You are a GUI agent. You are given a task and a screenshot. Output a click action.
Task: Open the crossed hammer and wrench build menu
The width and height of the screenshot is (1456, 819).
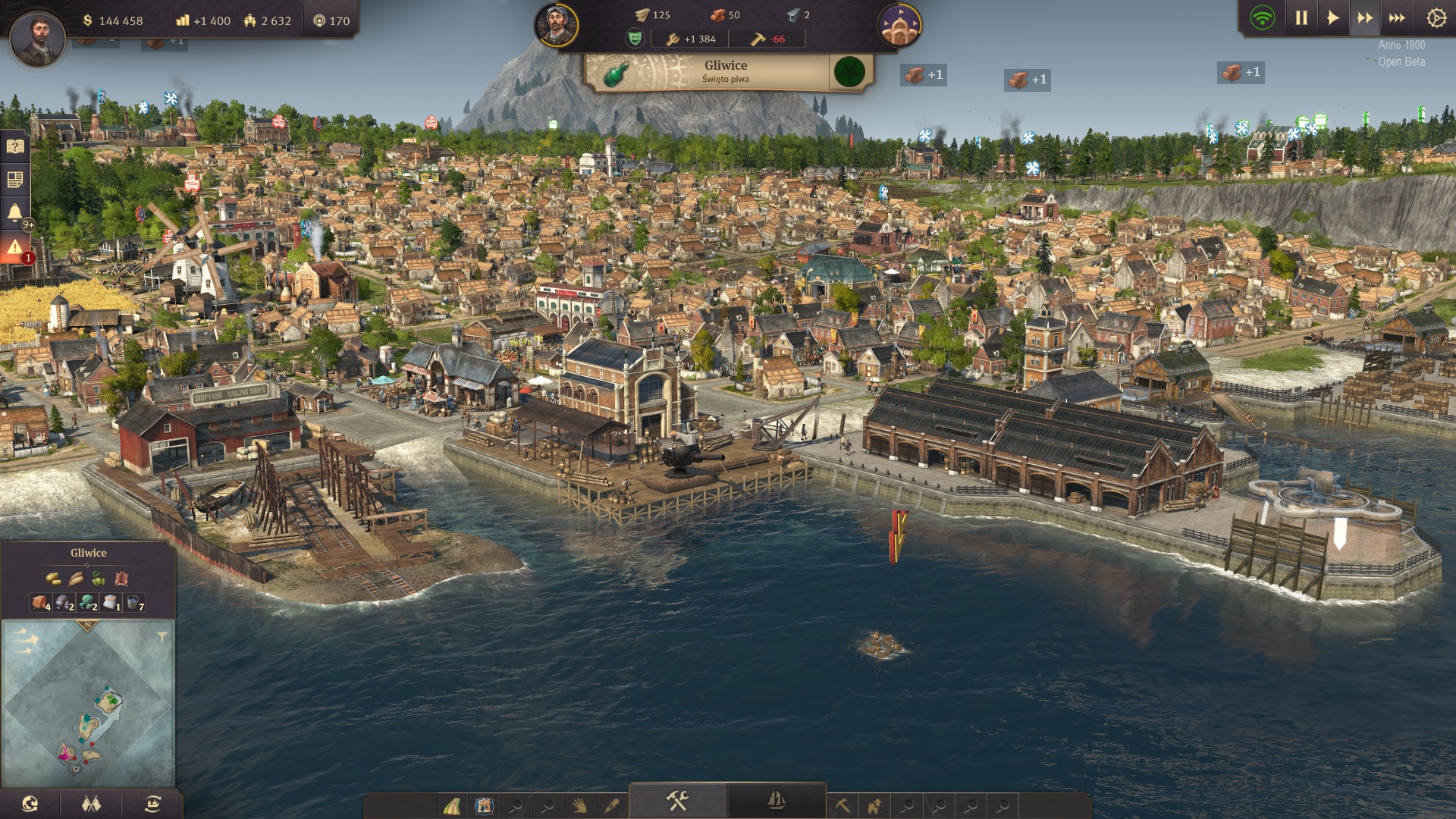[677, 801]
